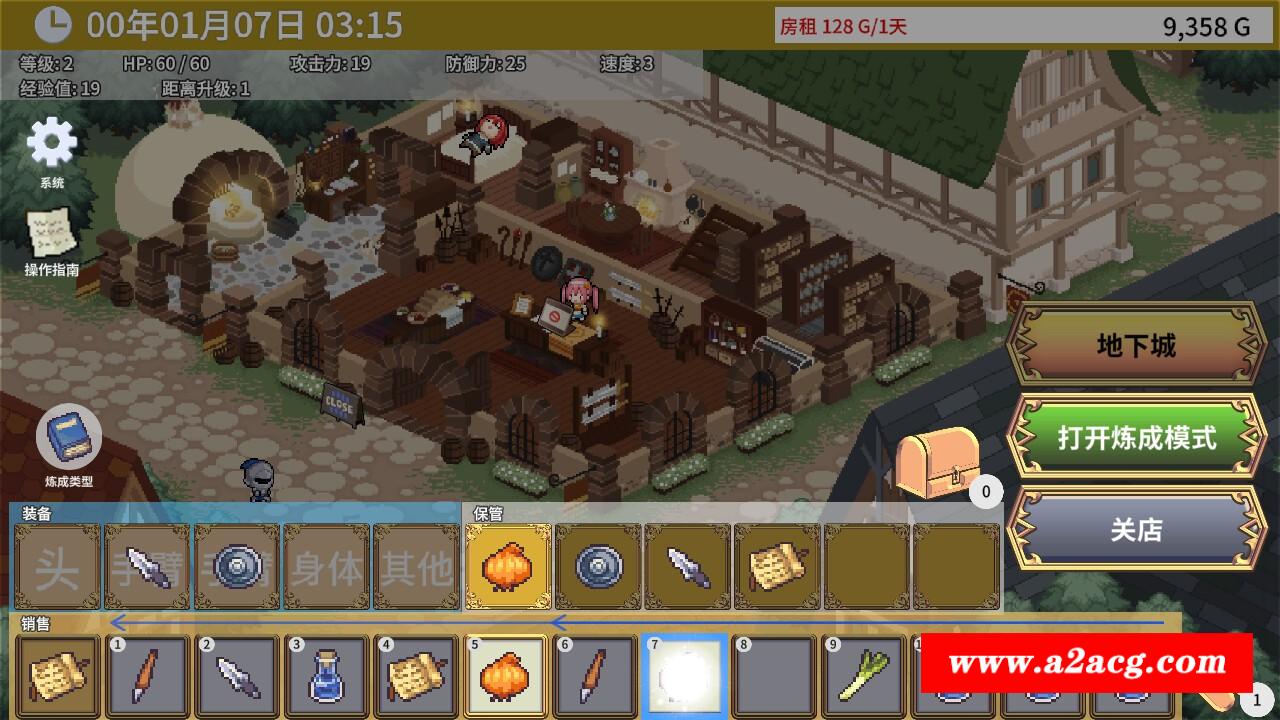Open the 系统 system settings gear
The width and height of the screenshot is (1280, 720).
(52, 143)
